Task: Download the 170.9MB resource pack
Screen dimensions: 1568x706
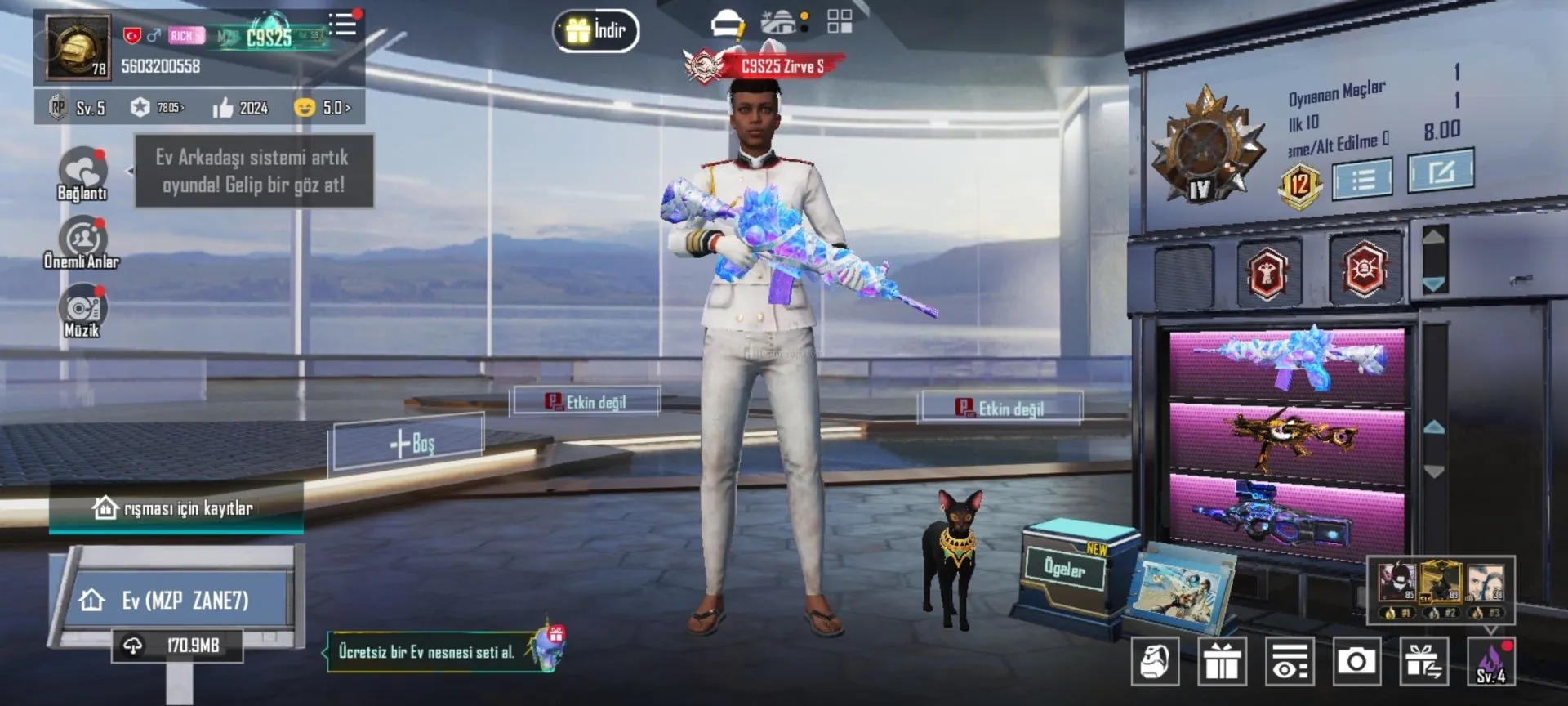Action: [178, 646]
